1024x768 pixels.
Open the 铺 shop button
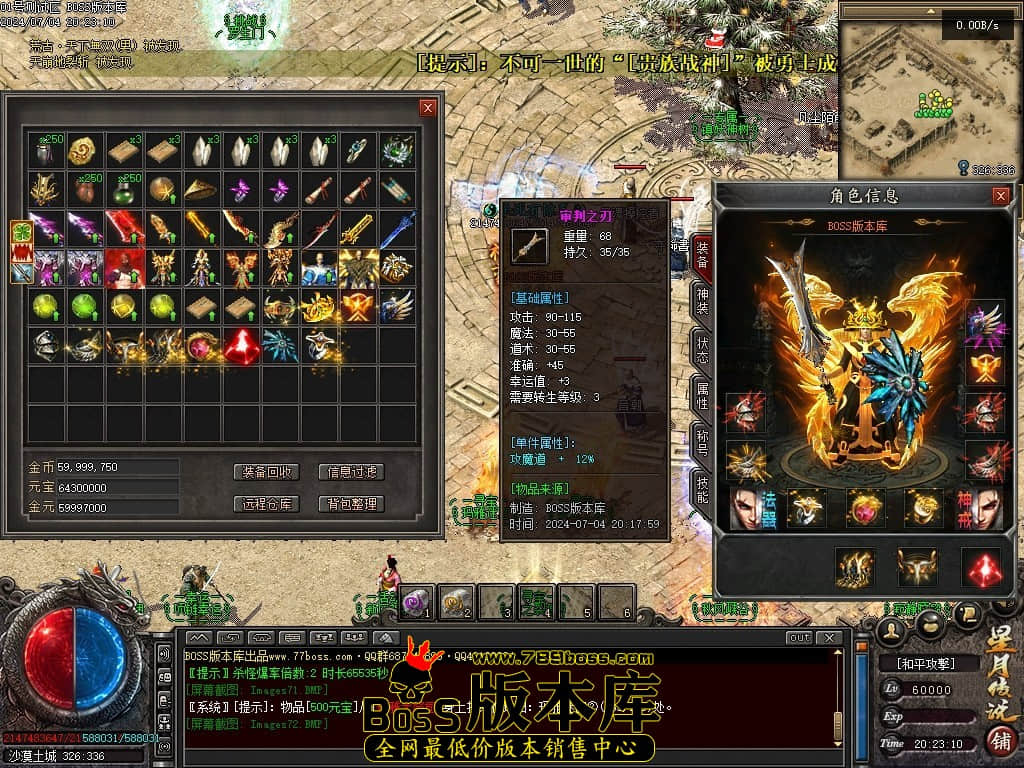click(x=998, y=741)
